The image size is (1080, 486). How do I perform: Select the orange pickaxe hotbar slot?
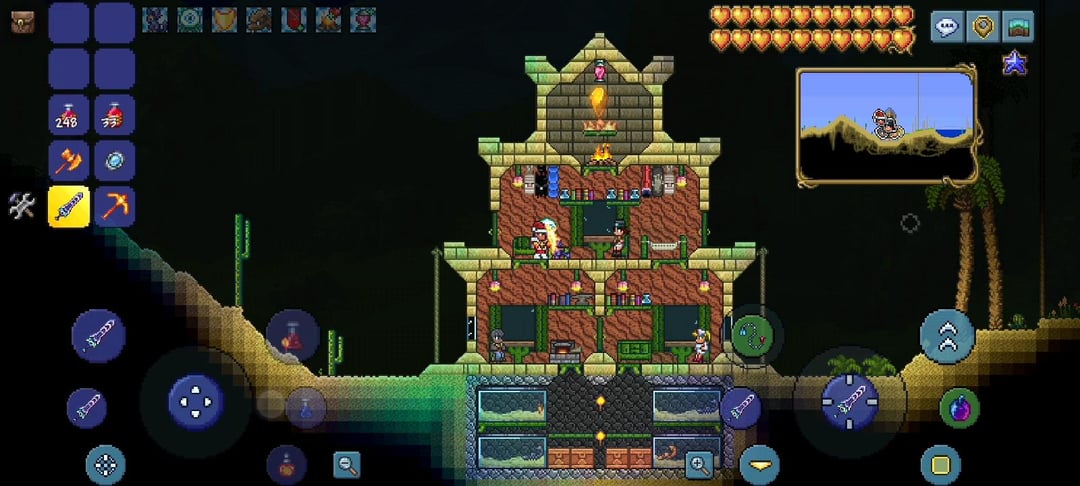pyautogui.click(x=114, y=206)
